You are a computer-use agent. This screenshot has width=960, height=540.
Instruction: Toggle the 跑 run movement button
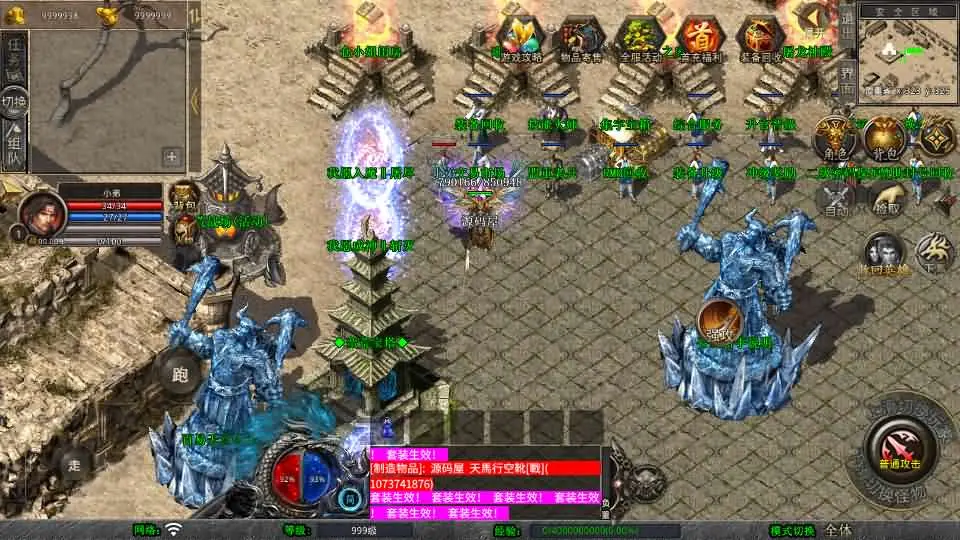[180, 375]
